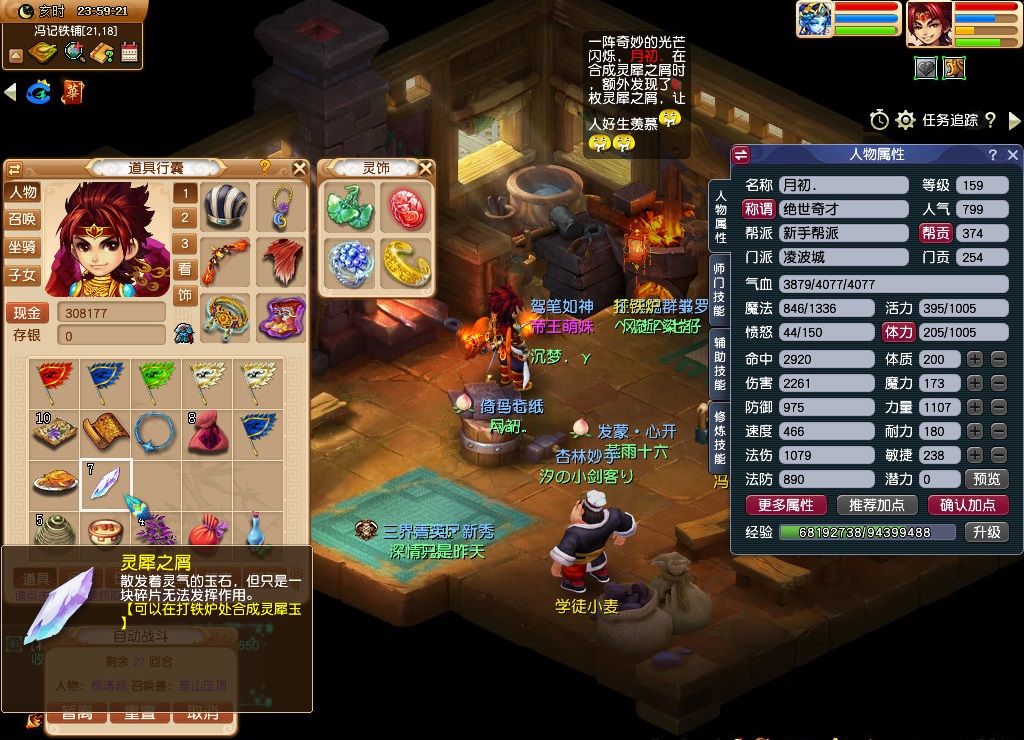Confirm points with 确认加点
1024x740 pixels.
pos(968,505)
